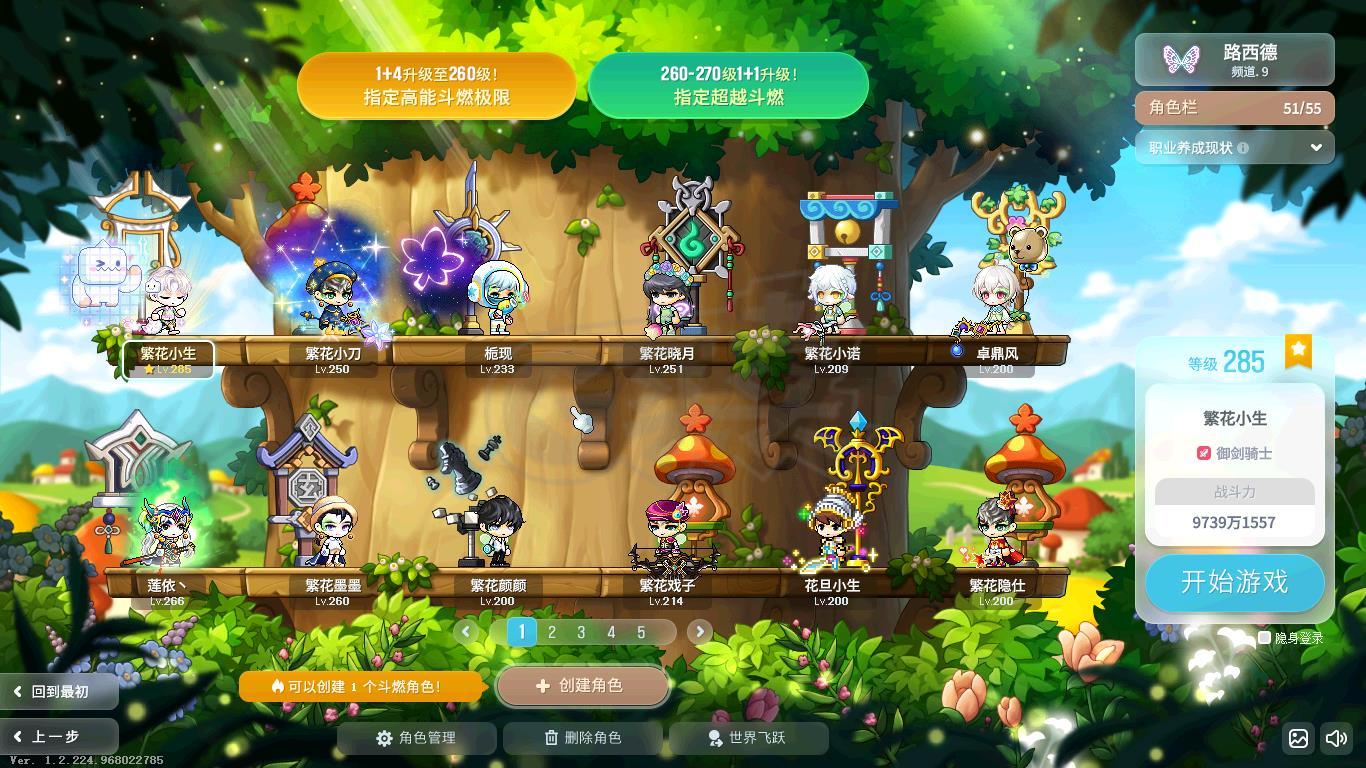
Task: Open the 260级 高能斗燃极限 orange banner
Action: click(x=436, y=86)
